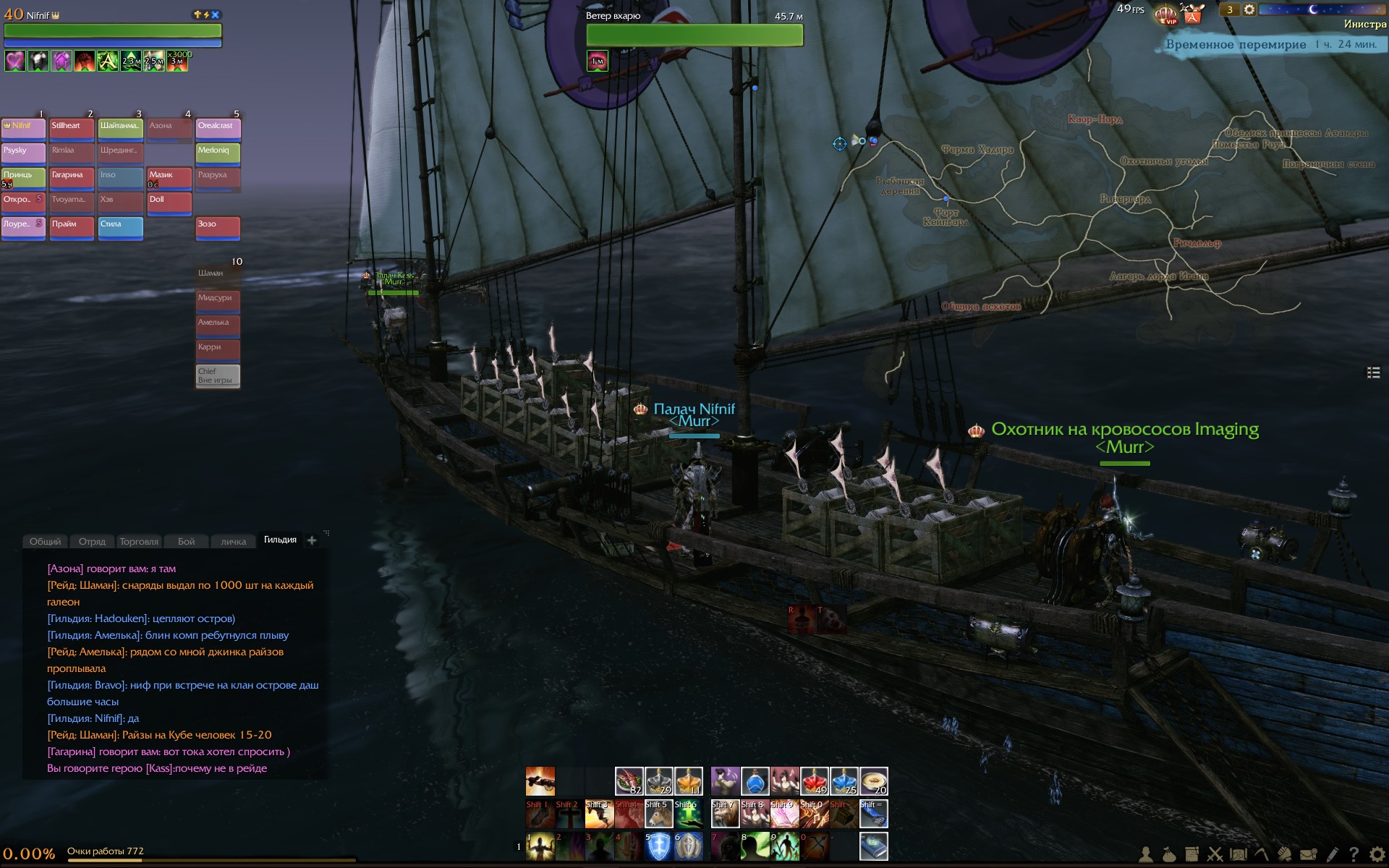
Task: Open the system settings gear in bottom menu
Action: click(x=1377, y=855)
